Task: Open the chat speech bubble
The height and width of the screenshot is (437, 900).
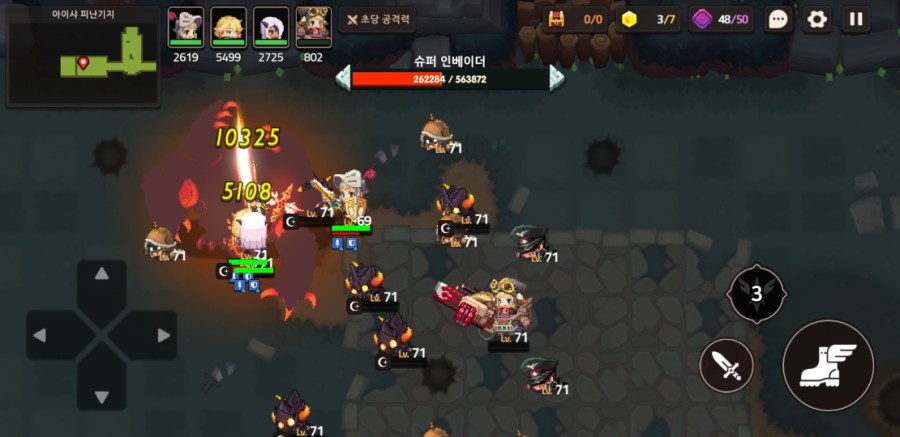Action: click(779, 19)
